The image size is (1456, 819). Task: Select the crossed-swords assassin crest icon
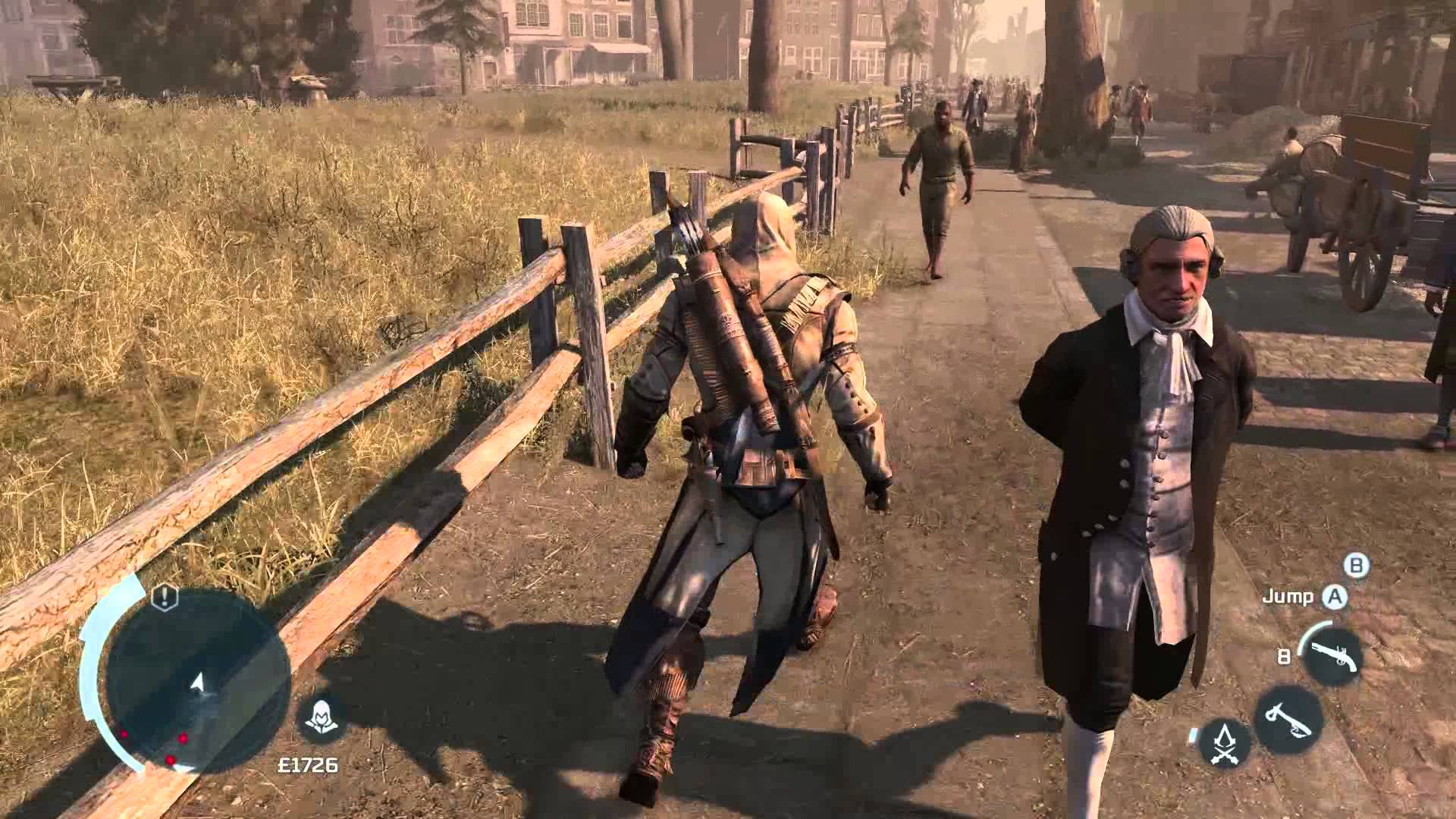point(1224,742)
